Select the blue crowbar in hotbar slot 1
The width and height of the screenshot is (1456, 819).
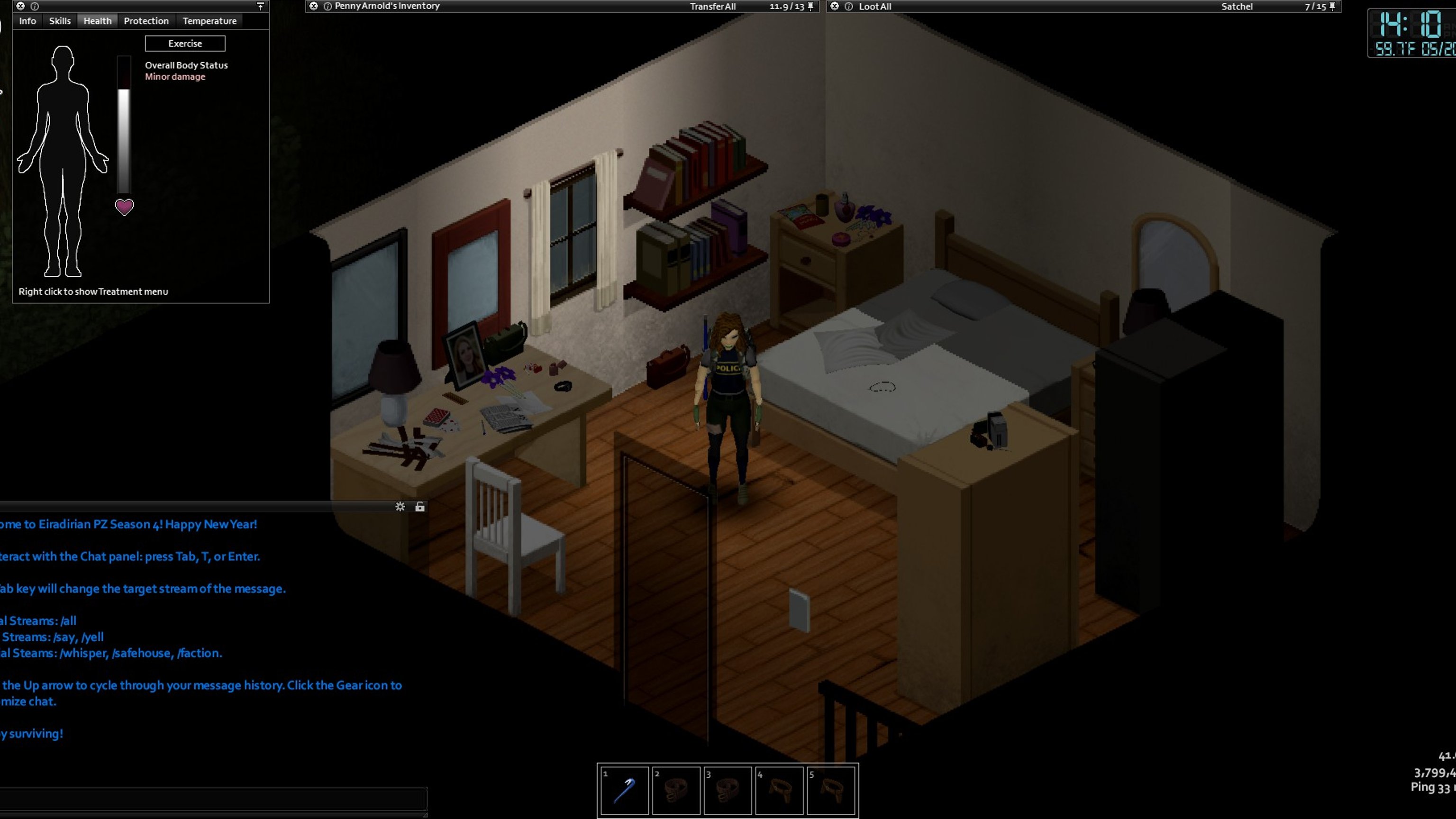(x=624, y=790)
